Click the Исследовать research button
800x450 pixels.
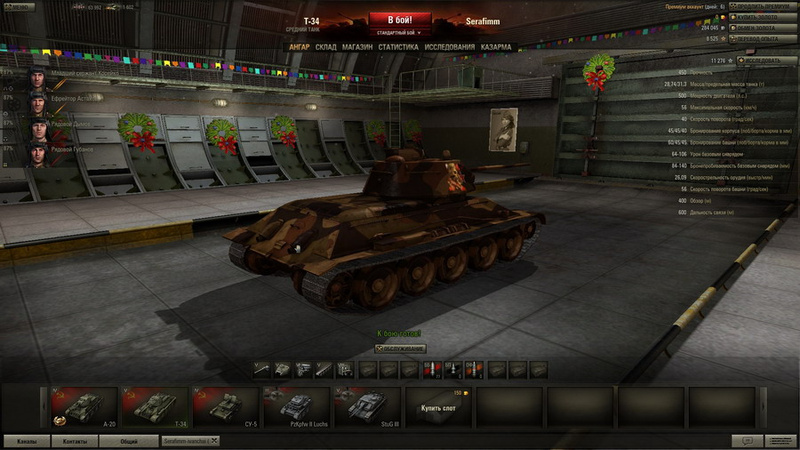[x=763, y=61]
